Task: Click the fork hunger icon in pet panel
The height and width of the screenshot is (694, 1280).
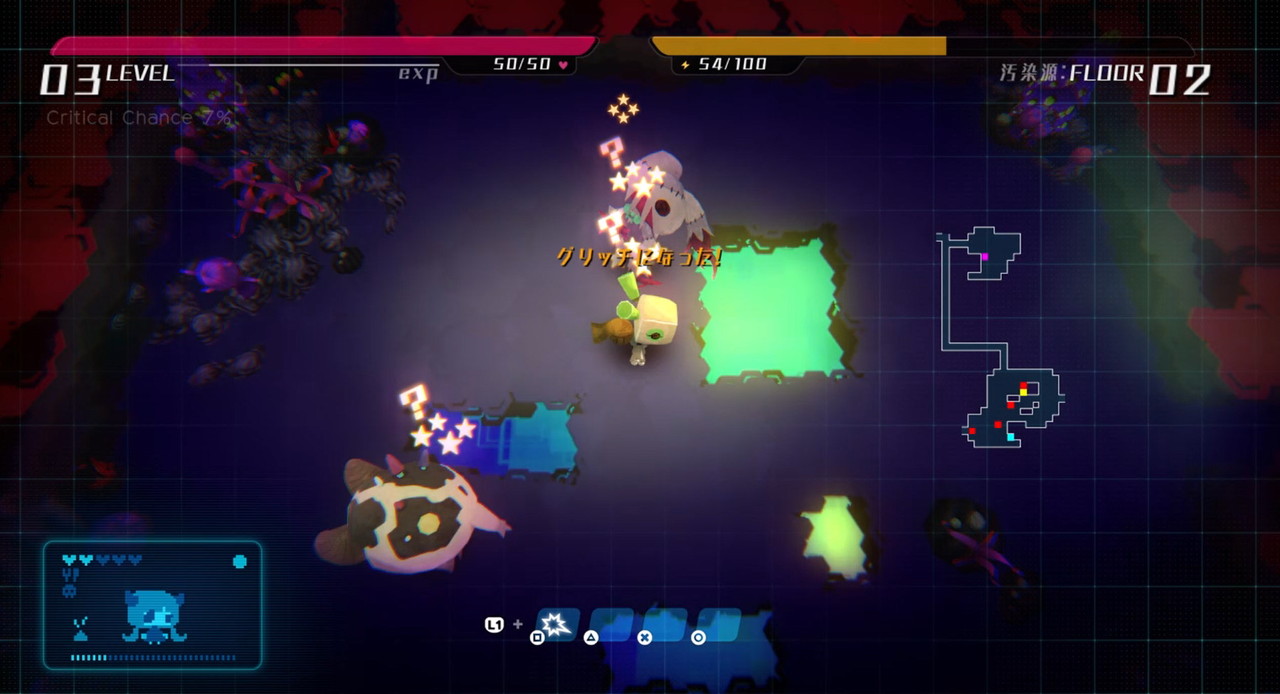Action: (70, 575)
